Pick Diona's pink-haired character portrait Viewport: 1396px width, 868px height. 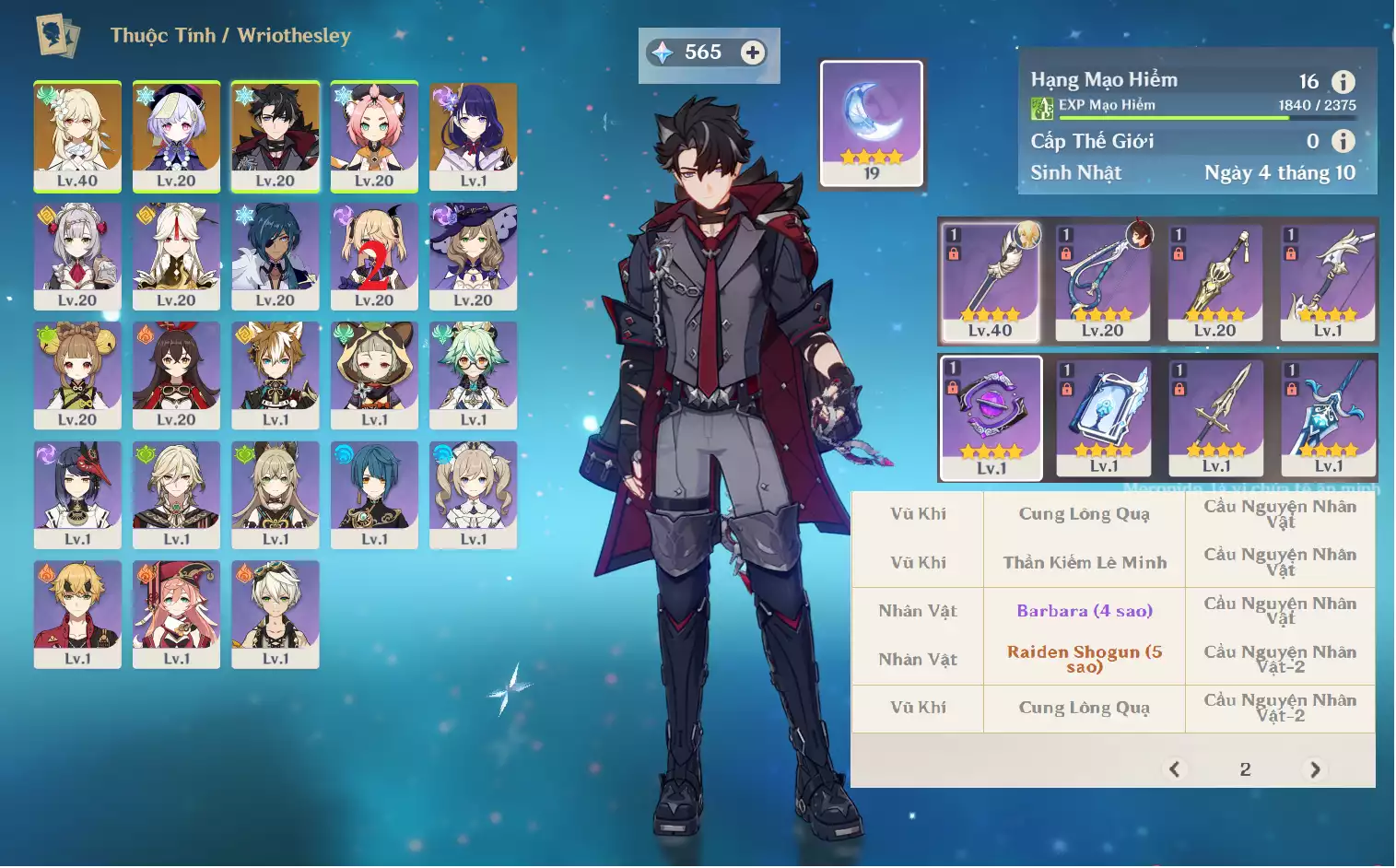click(x=374, y=135)
